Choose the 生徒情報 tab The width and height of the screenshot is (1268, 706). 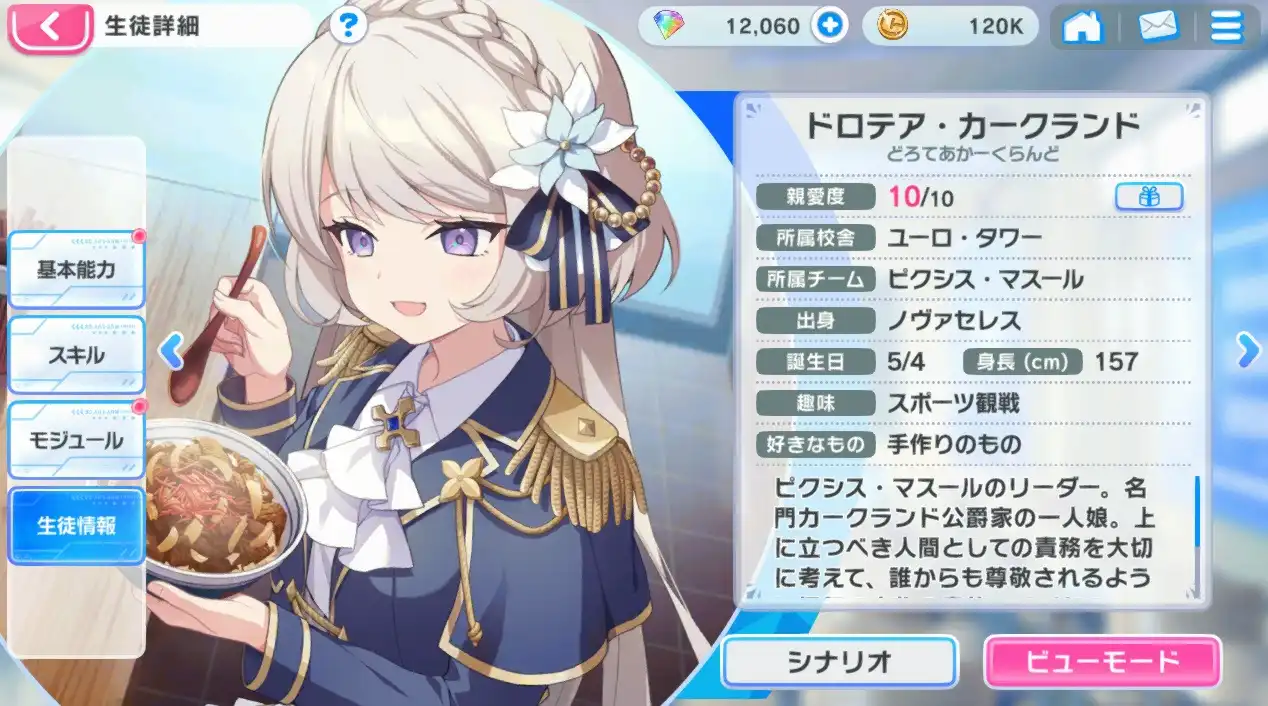tap(77, 525)
